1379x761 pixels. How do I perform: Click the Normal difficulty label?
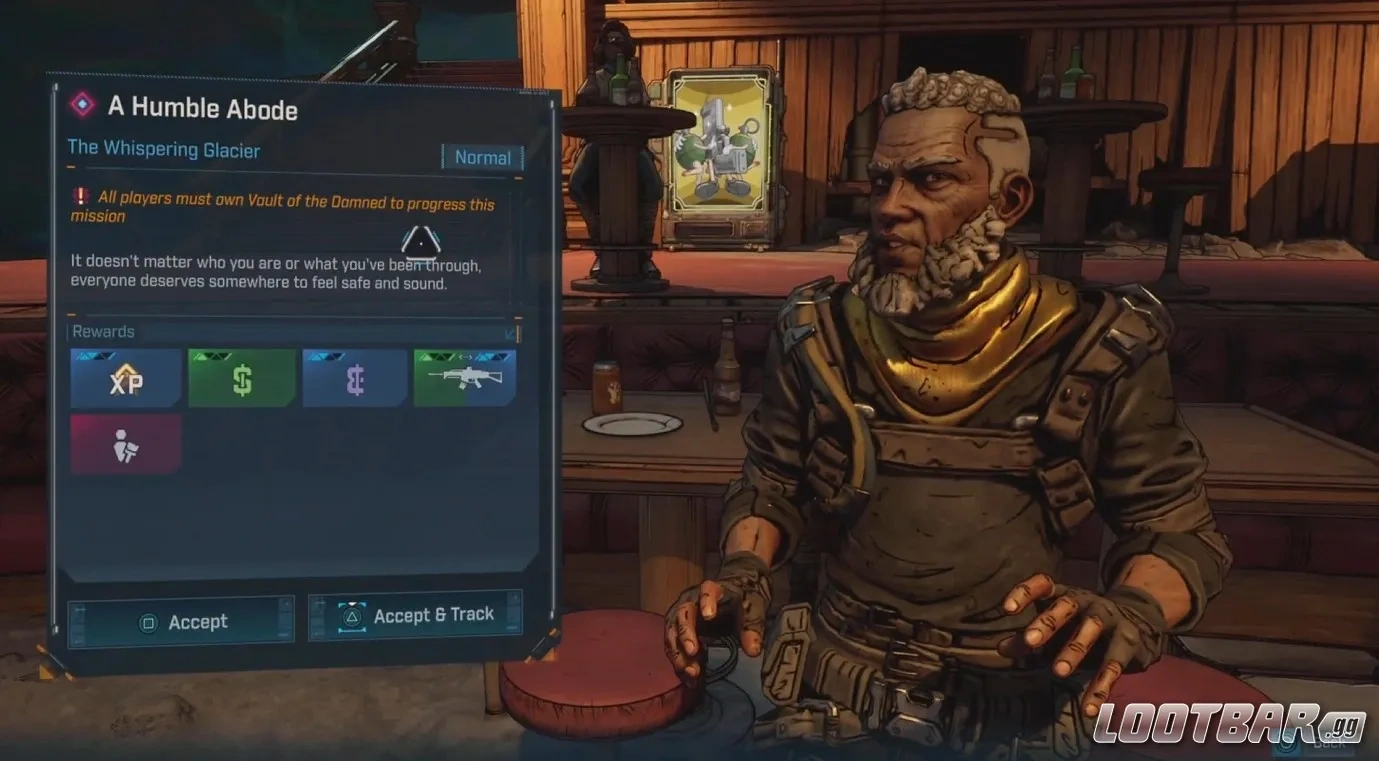click(x=482, y=158)
